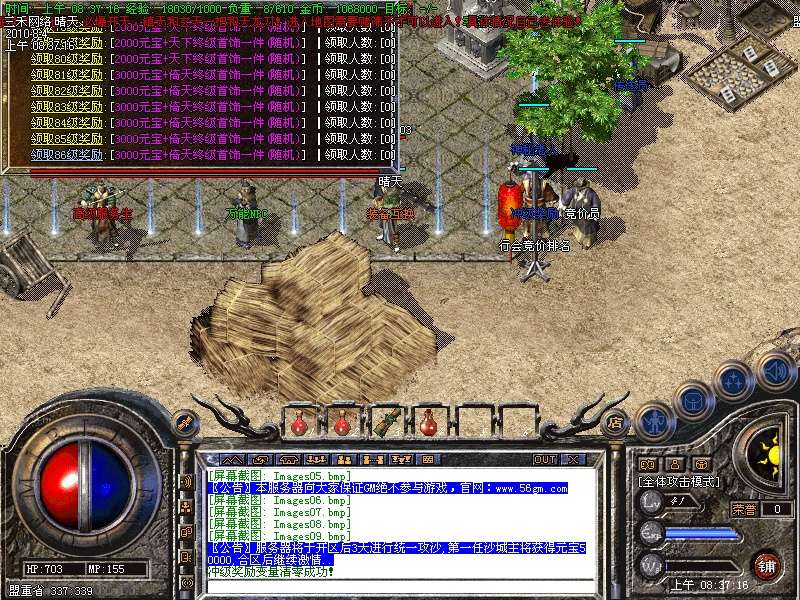The width and height of the screenshot is (800, 600).
Task: Switch the attack mode label 全体攻击模式
Action: (x=680, y=481)
